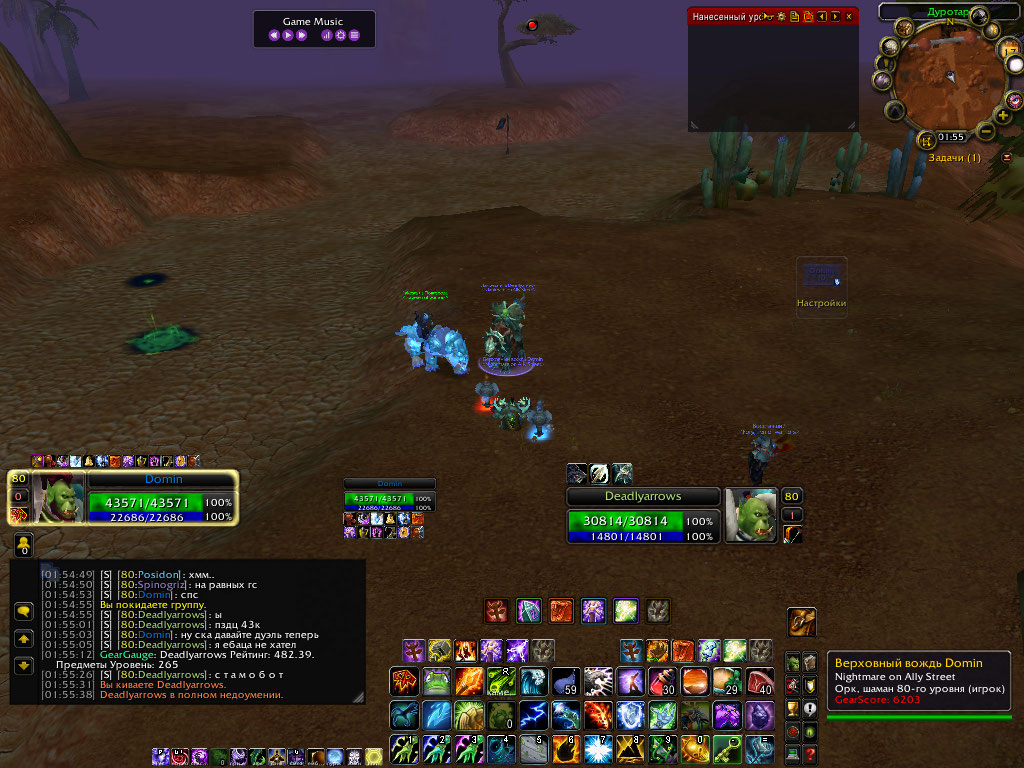Open the Game Music settings gear
Viewport: 1024px width, 768px height.
[340, 35]
